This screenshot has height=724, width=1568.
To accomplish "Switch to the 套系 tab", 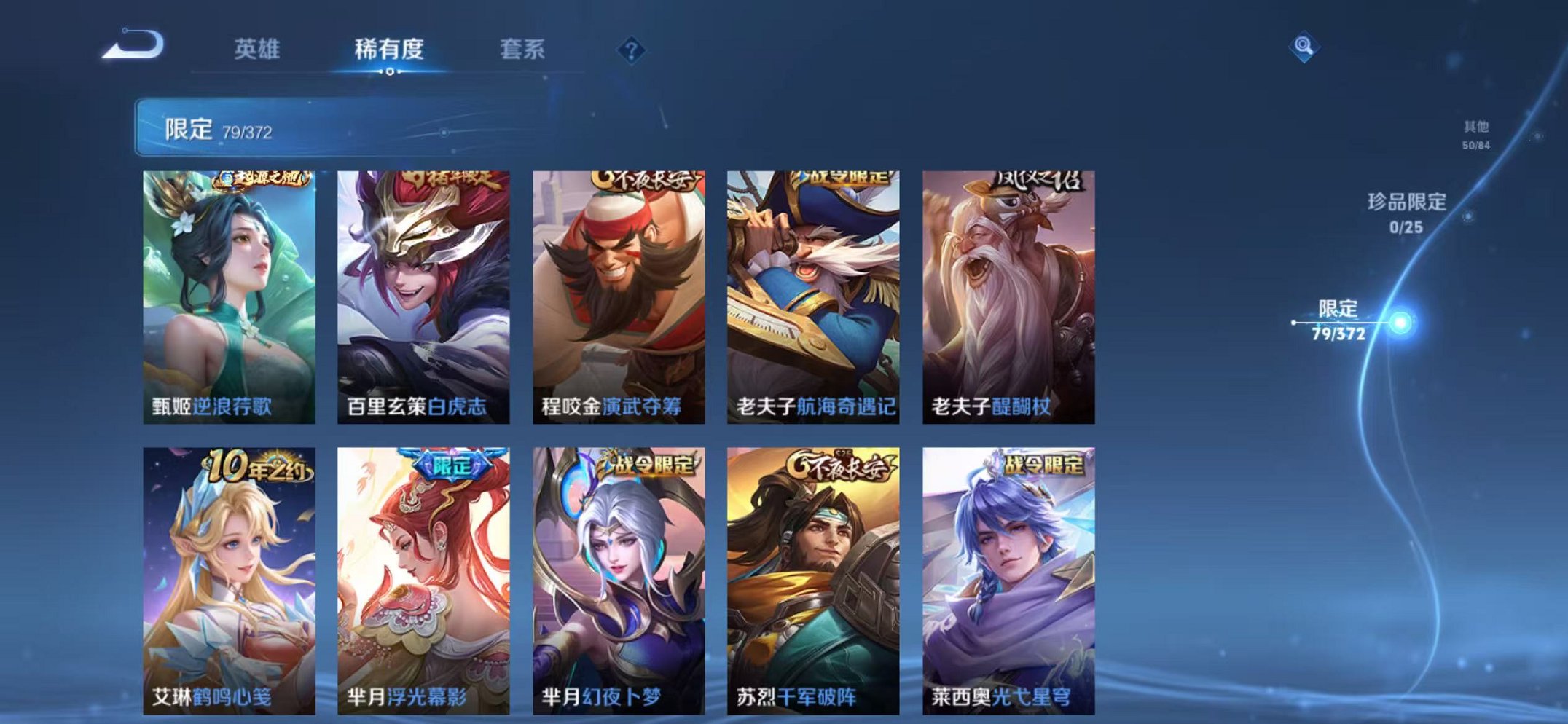I will tap(522, 50).
